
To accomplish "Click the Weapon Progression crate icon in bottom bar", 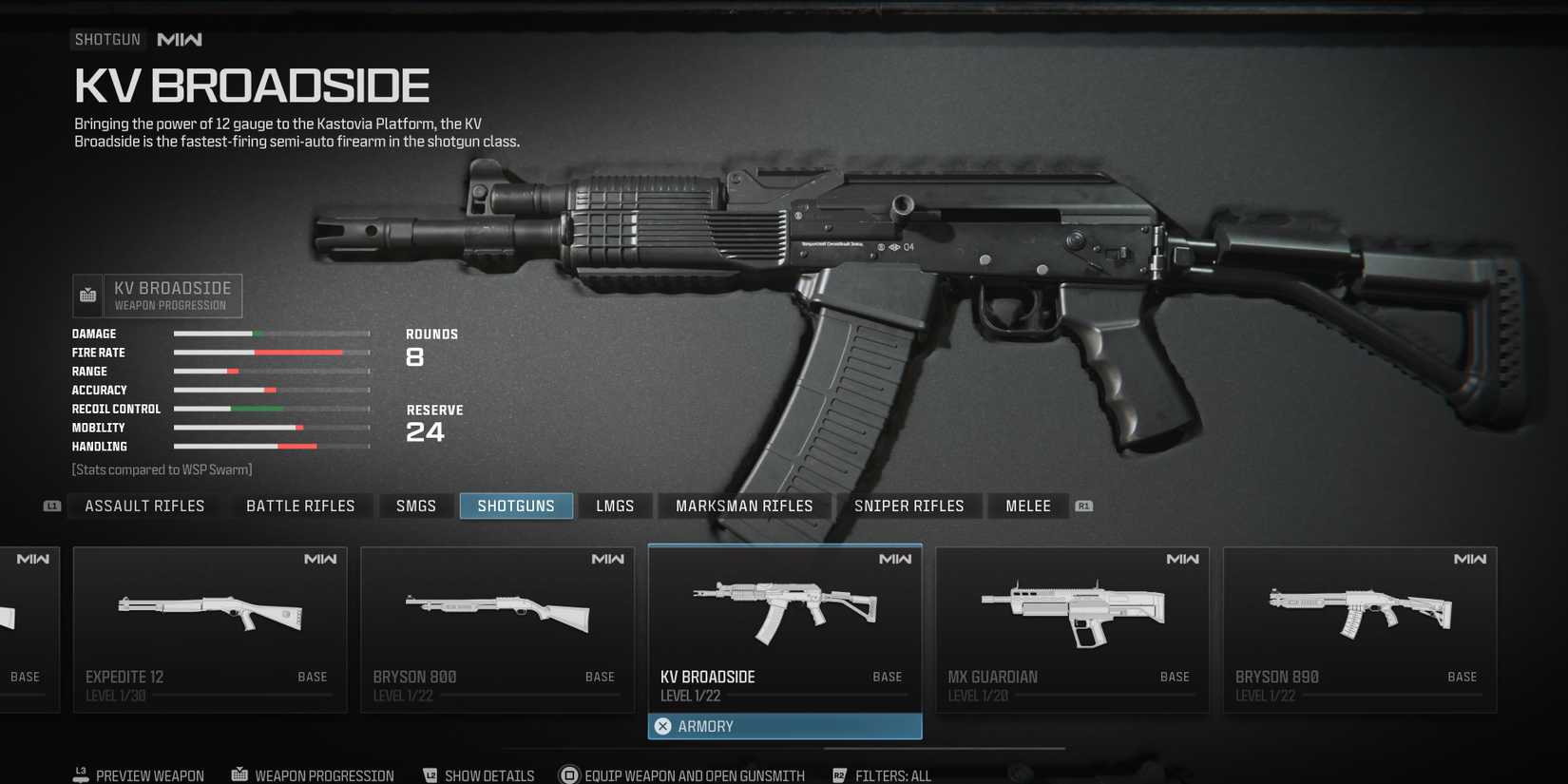I will pyautogui.click(x=239, y=774).
